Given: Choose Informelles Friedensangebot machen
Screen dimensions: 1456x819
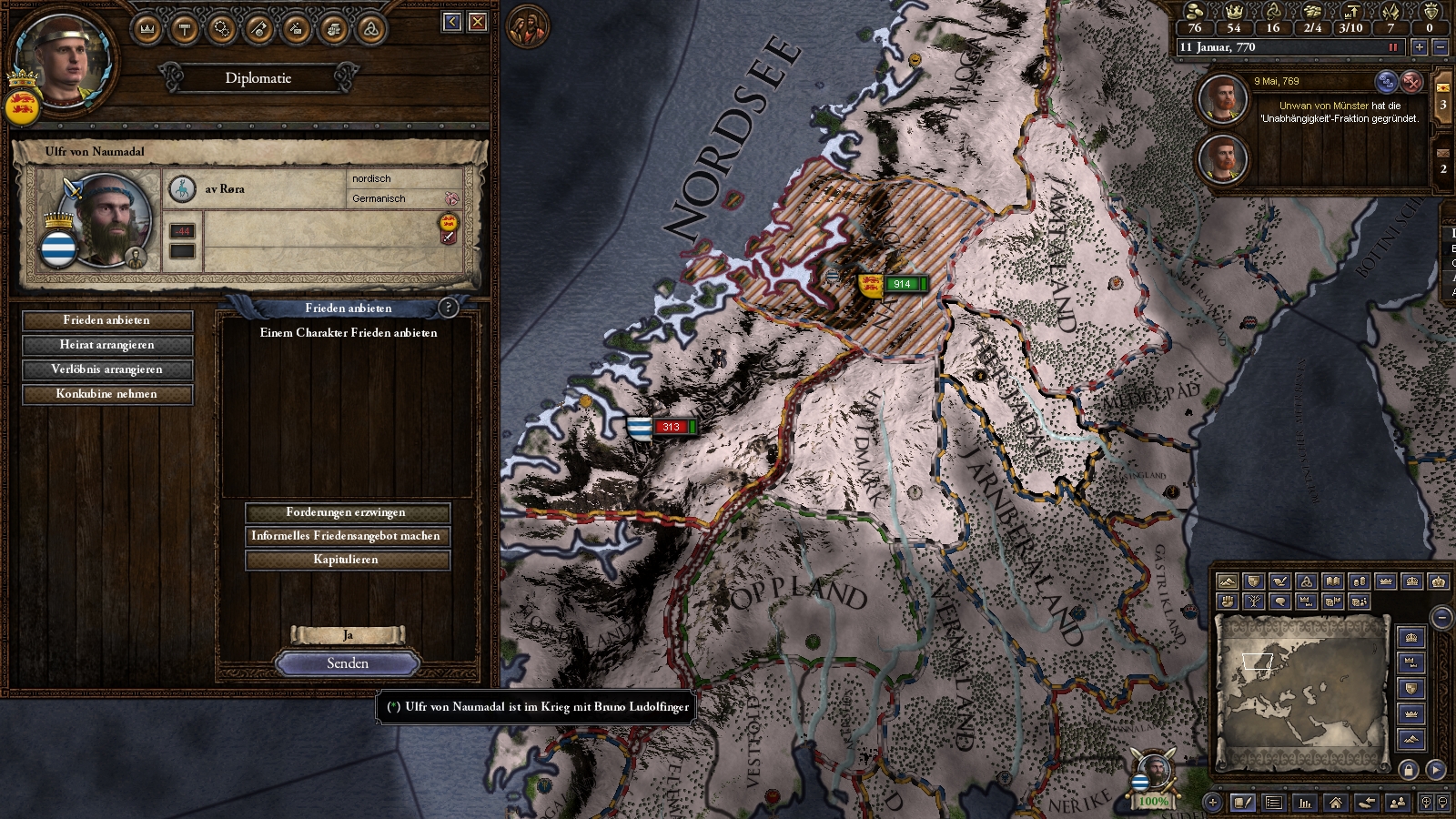Looking at the screenshot, I should point(347,536).
